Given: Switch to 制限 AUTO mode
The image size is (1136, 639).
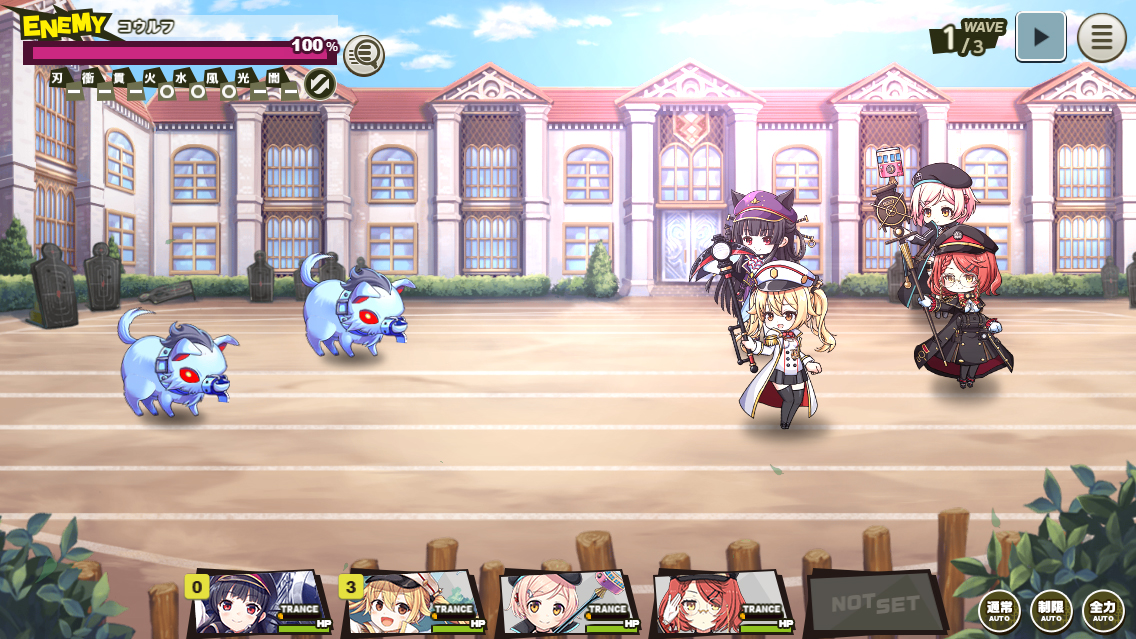Looking at the screenshot, I should pos(1051,610).
